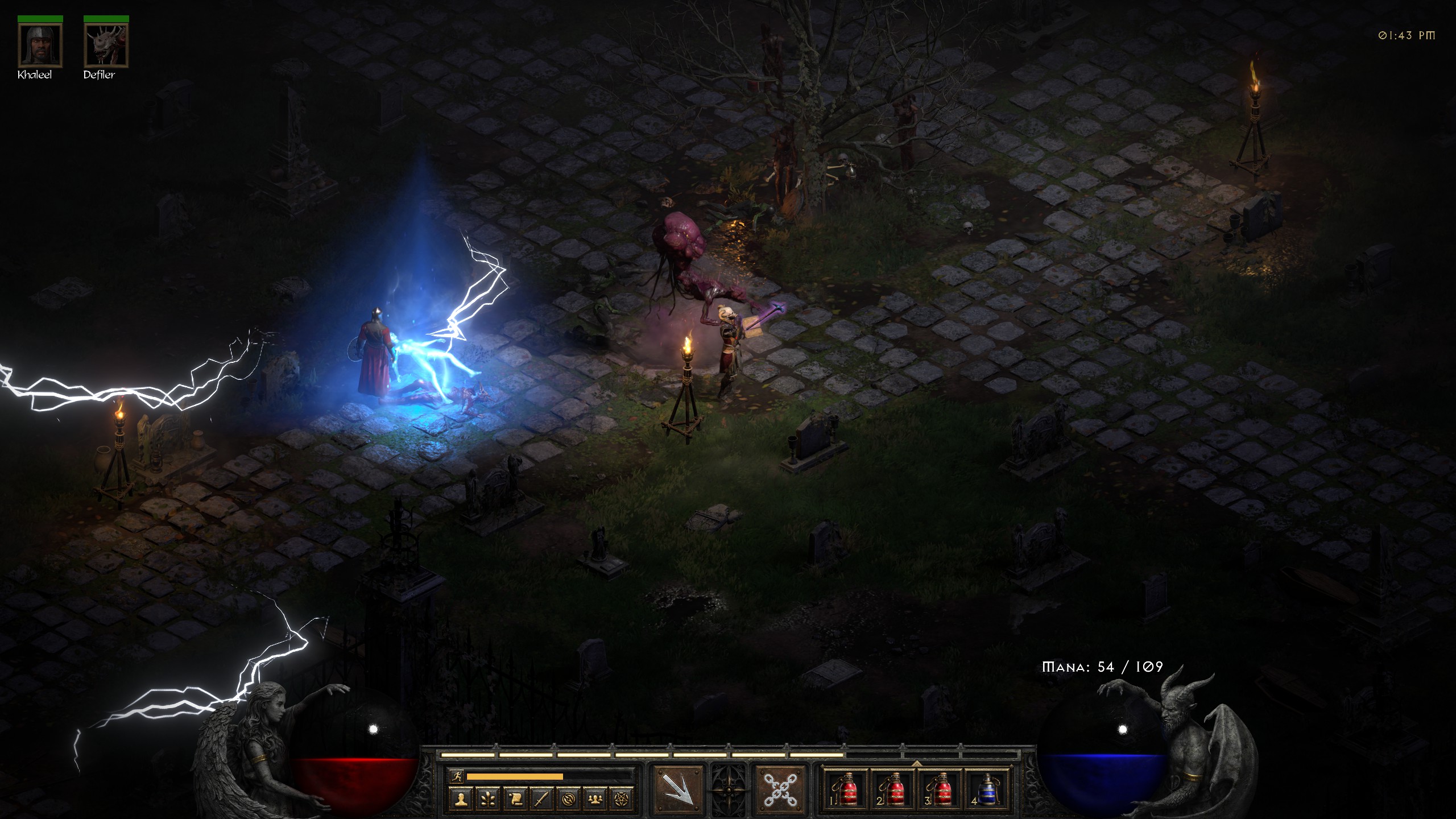The width and height of the screenshot is (1456, 819).
Task: Select the Defiler minion portrait
Action: [x=106, y=45]
